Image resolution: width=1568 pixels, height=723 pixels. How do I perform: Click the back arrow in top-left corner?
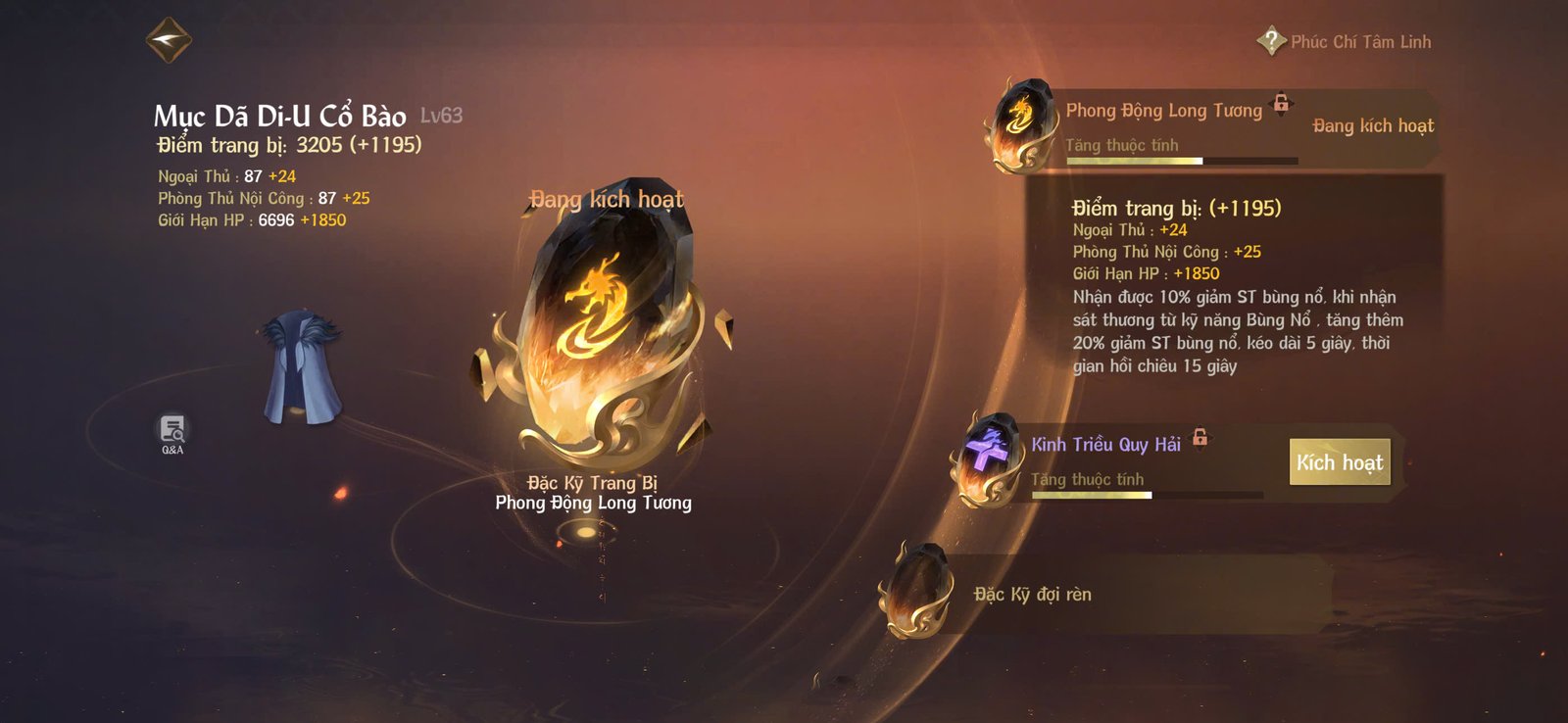point(167,40)
